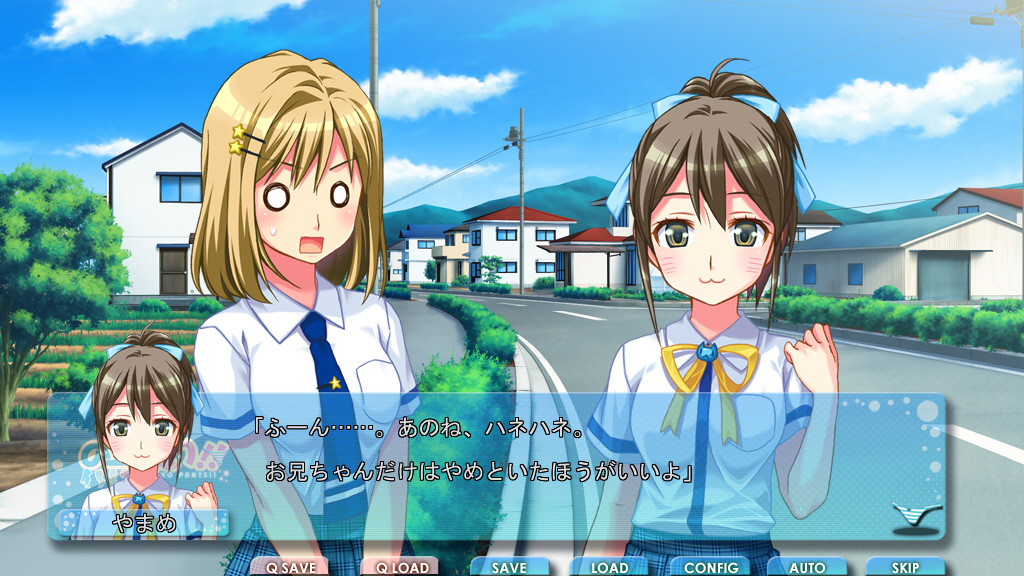Open the SAVE menu
The height and width of the screenshot is (576, 1024).
point(509,567)
